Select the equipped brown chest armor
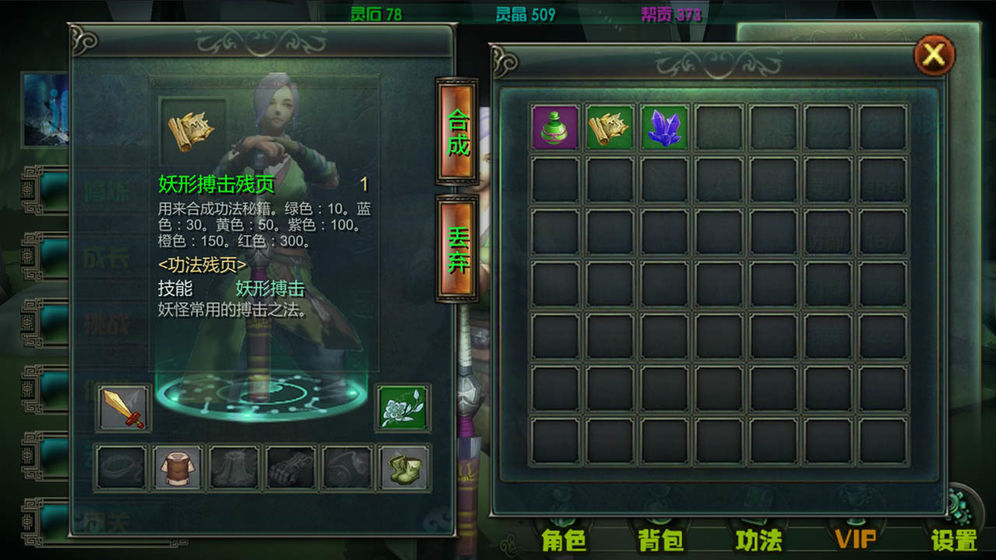Viewport: 996px width, 560px height. coord(179,468)
